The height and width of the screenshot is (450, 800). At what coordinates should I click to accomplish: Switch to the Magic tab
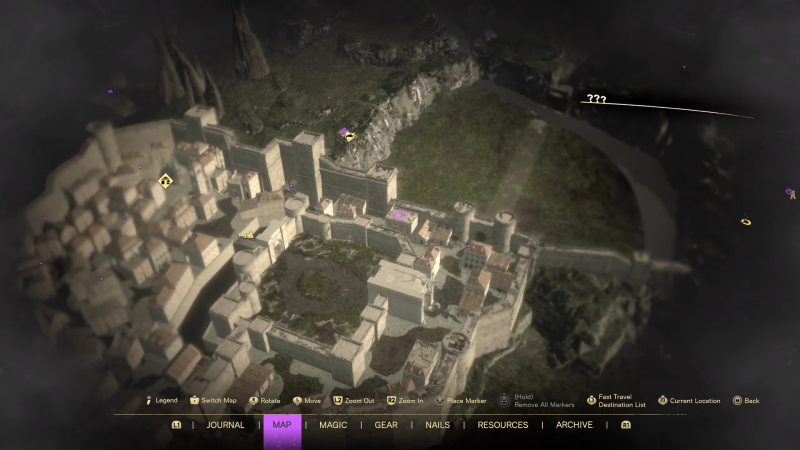coord(333,425)
